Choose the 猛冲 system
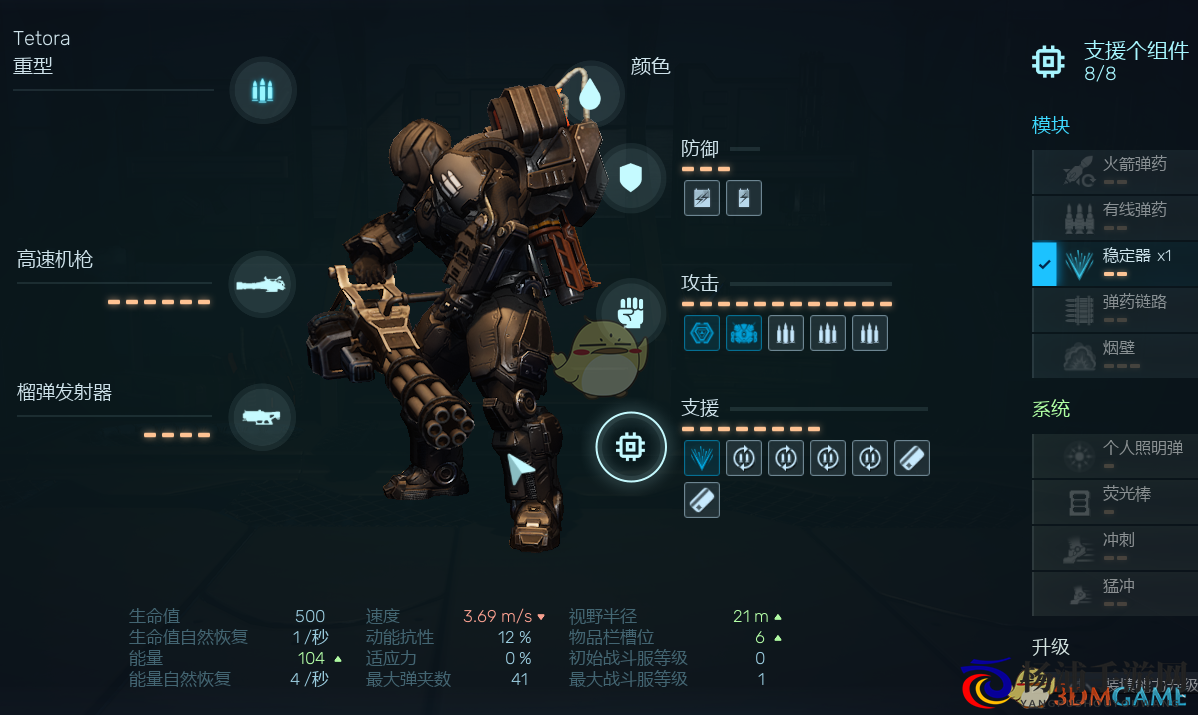1198x715 pixels. 1114,594
